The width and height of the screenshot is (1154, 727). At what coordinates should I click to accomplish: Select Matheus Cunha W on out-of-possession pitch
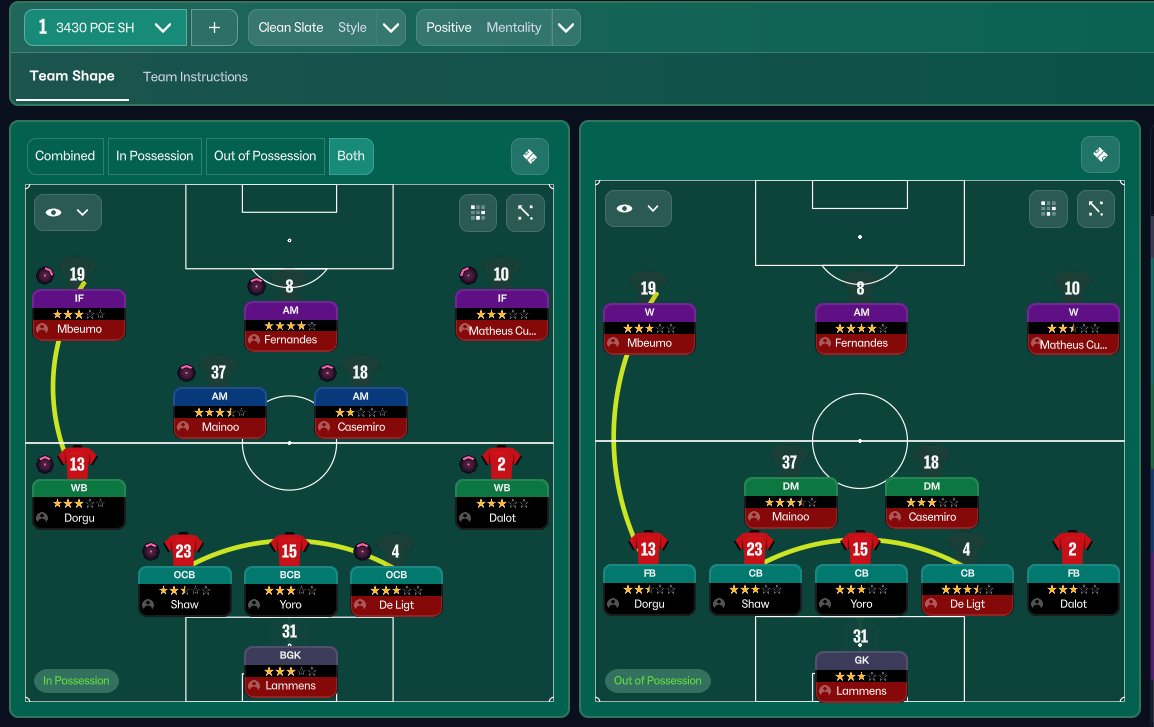point(1073,330)
